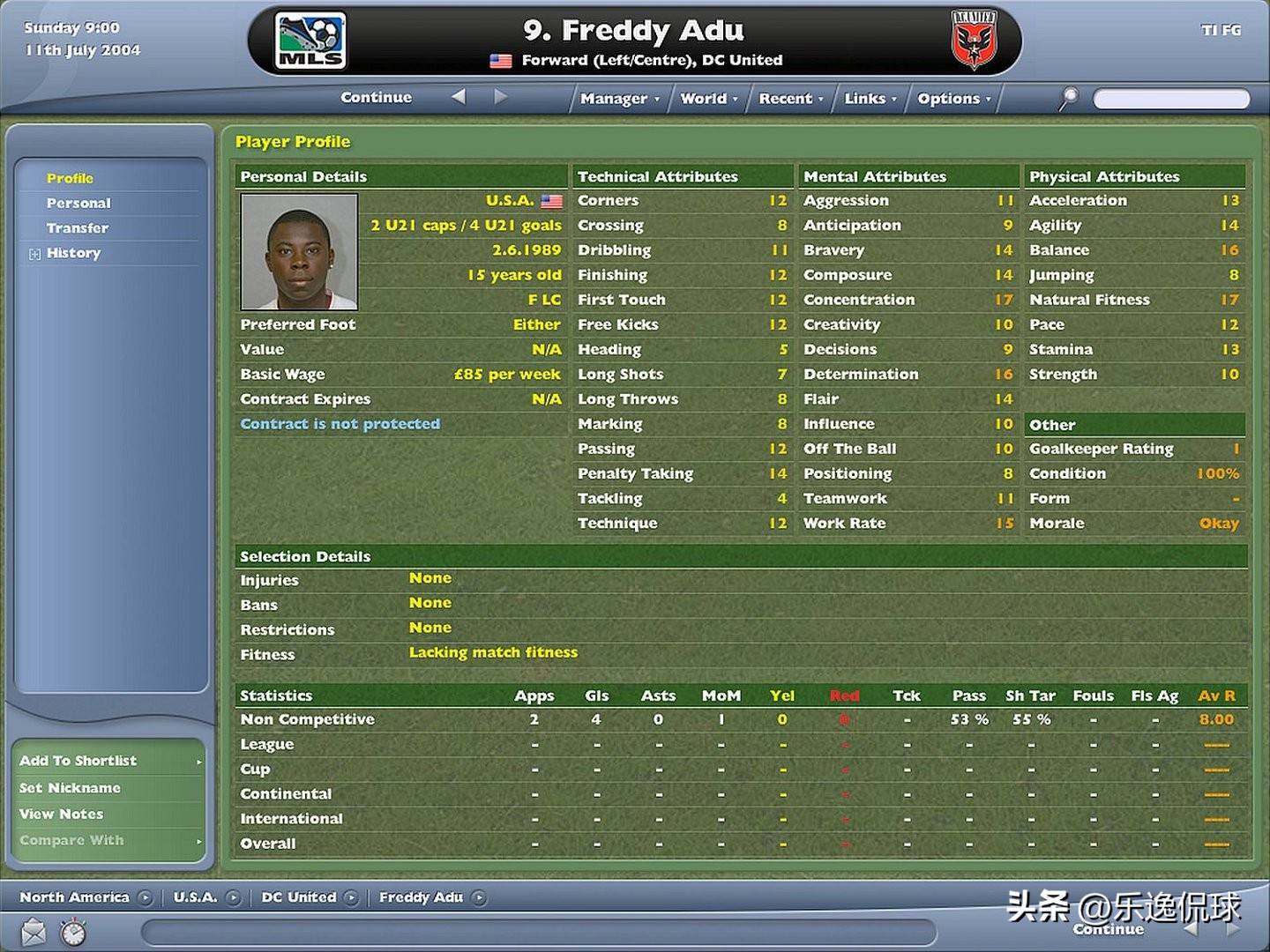Select the Personal section in sidebar
The width and height of the screenshot is (1270, 952).
coord(78,203)
